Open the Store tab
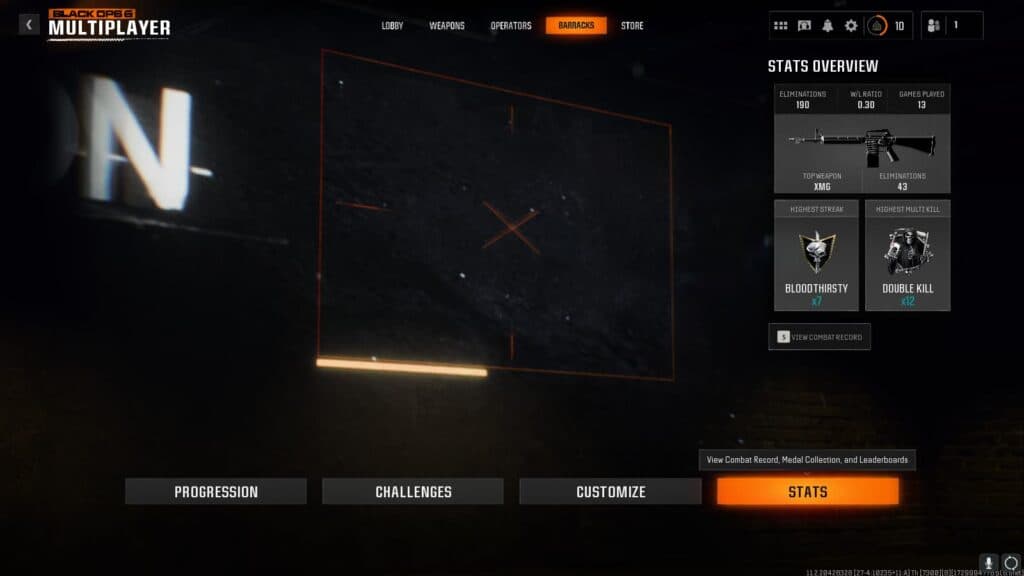Screen dimensions: 1024x576 point(632,26)
